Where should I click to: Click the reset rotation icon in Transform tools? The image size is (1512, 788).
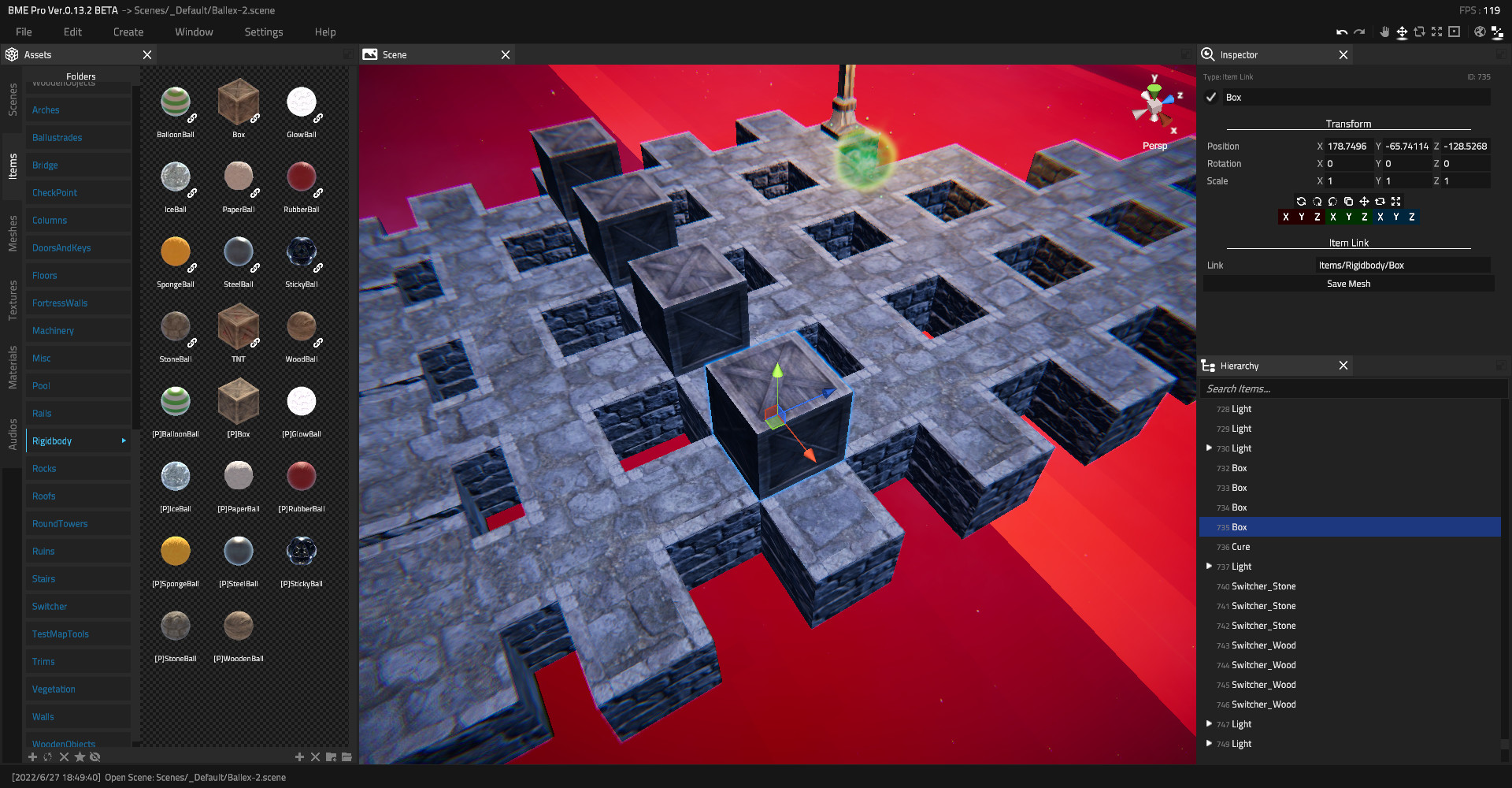coord(1301,202)
